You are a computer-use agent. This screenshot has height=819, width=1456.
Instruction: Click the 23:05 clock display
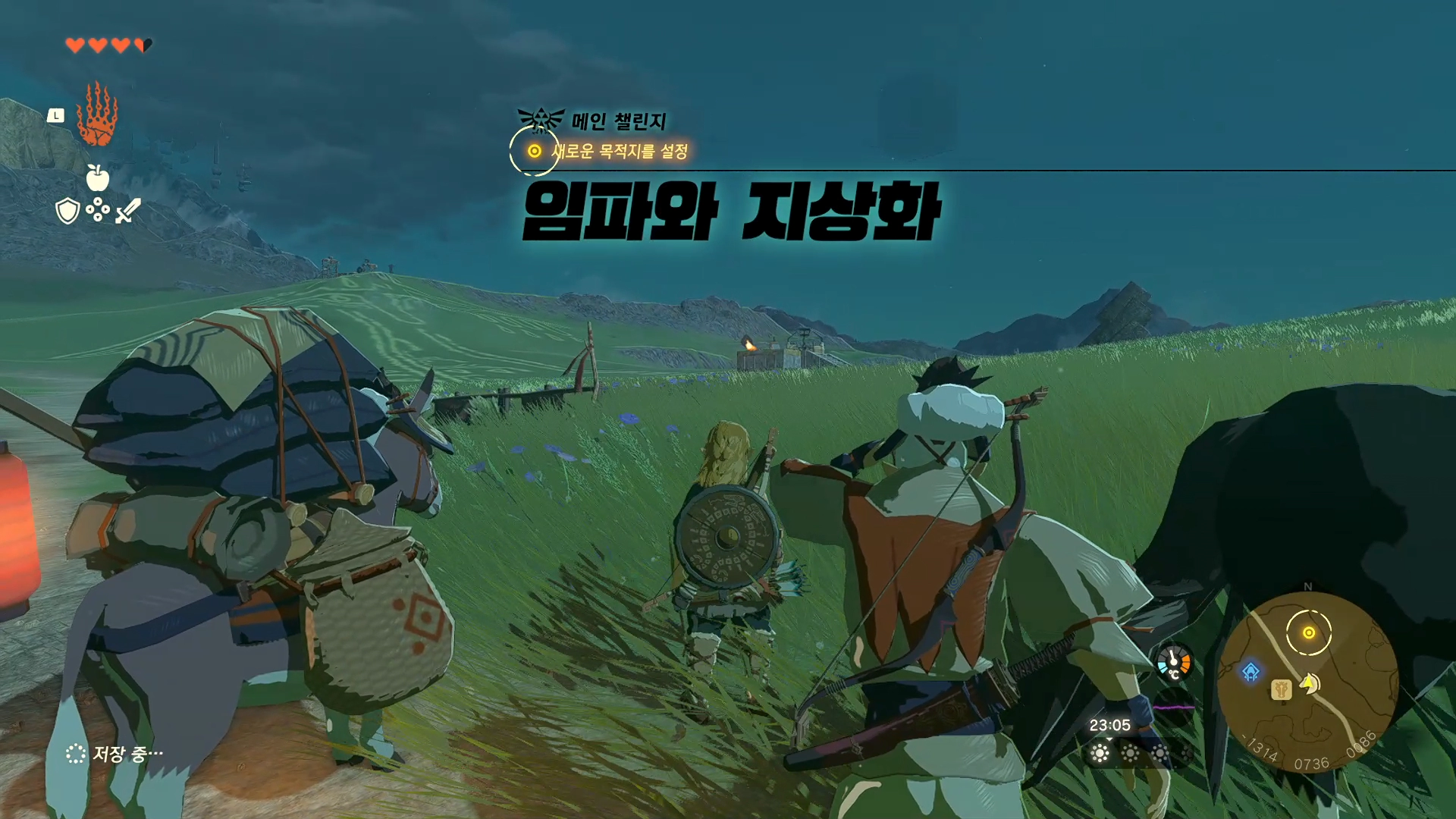pyautogui.click(x=1109, y=724)
